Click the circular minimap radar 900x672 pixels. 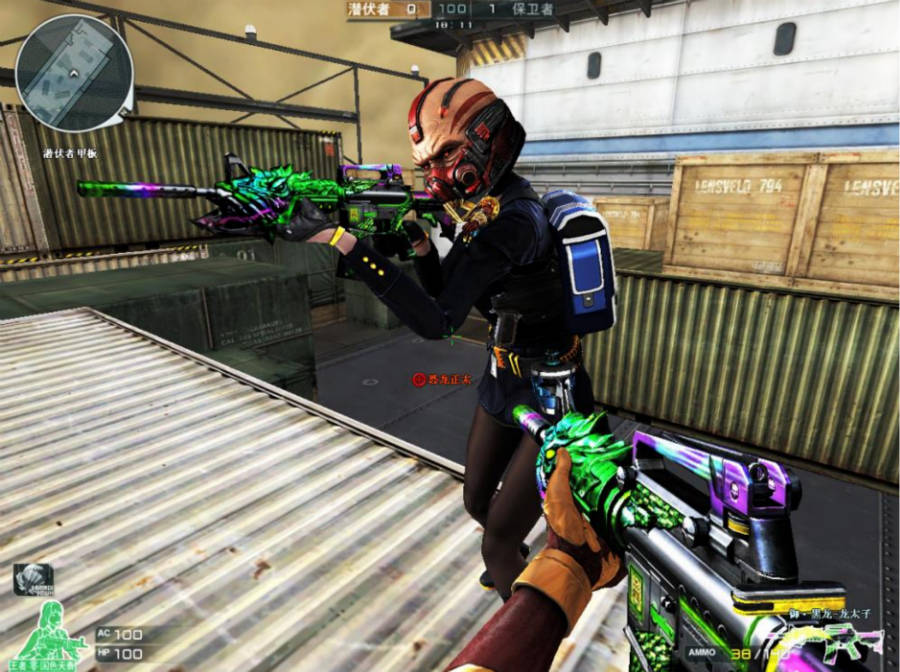click(74, 73)
